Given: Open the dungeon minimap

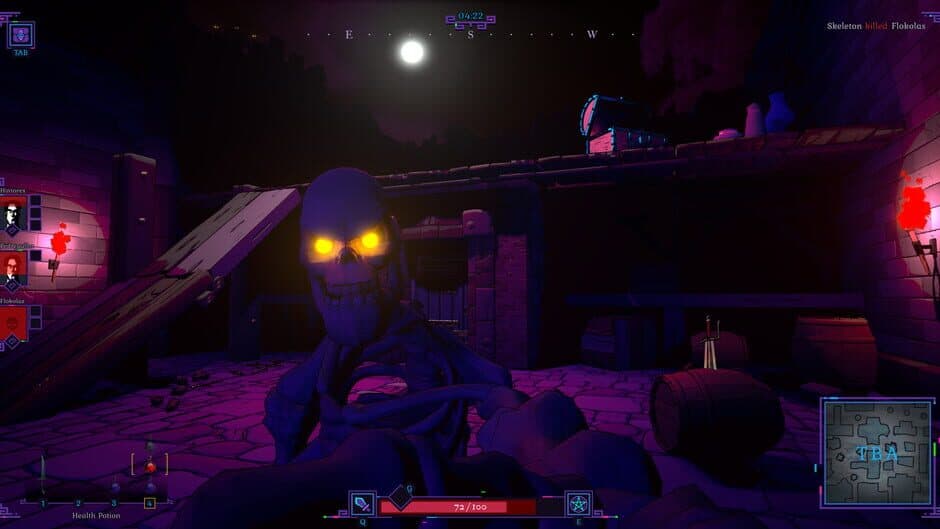Looking at the screenshot, I should click(877, 453).
